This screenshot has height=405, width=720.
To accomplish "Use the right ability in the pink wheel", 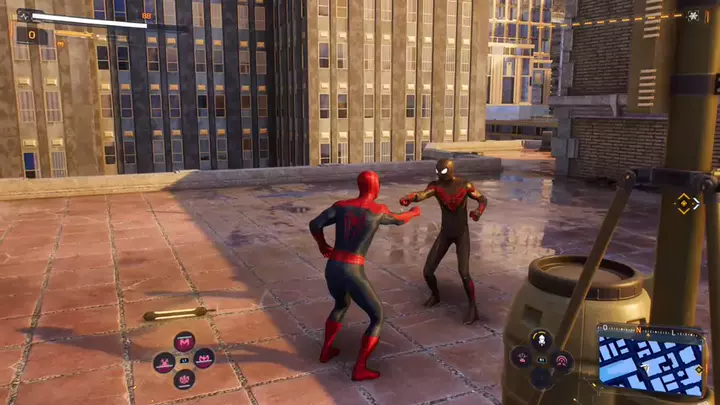I will pos(204,360).
